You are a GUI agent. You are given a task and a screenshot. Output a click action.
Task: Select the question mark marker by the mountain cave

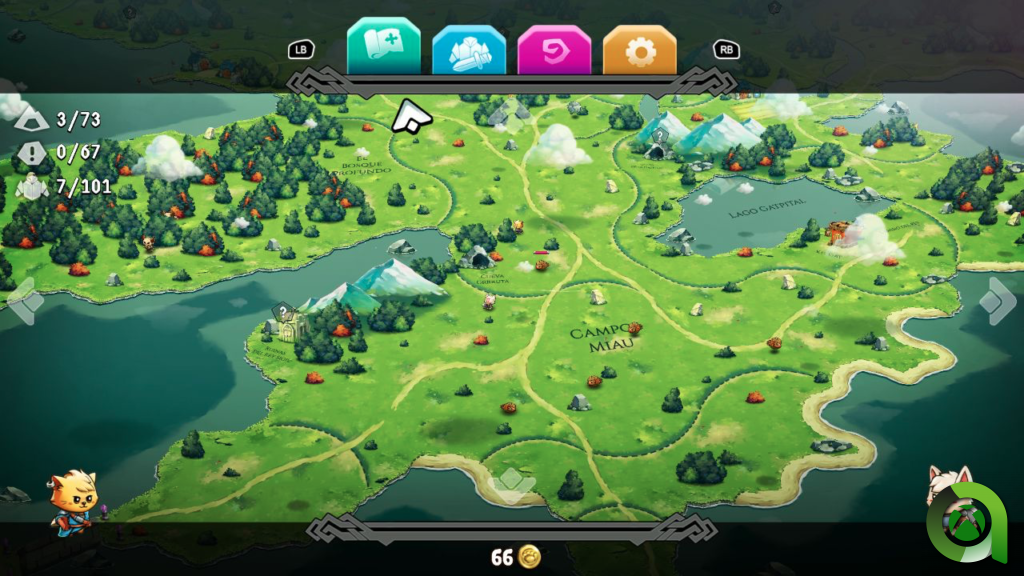(659, 136)
